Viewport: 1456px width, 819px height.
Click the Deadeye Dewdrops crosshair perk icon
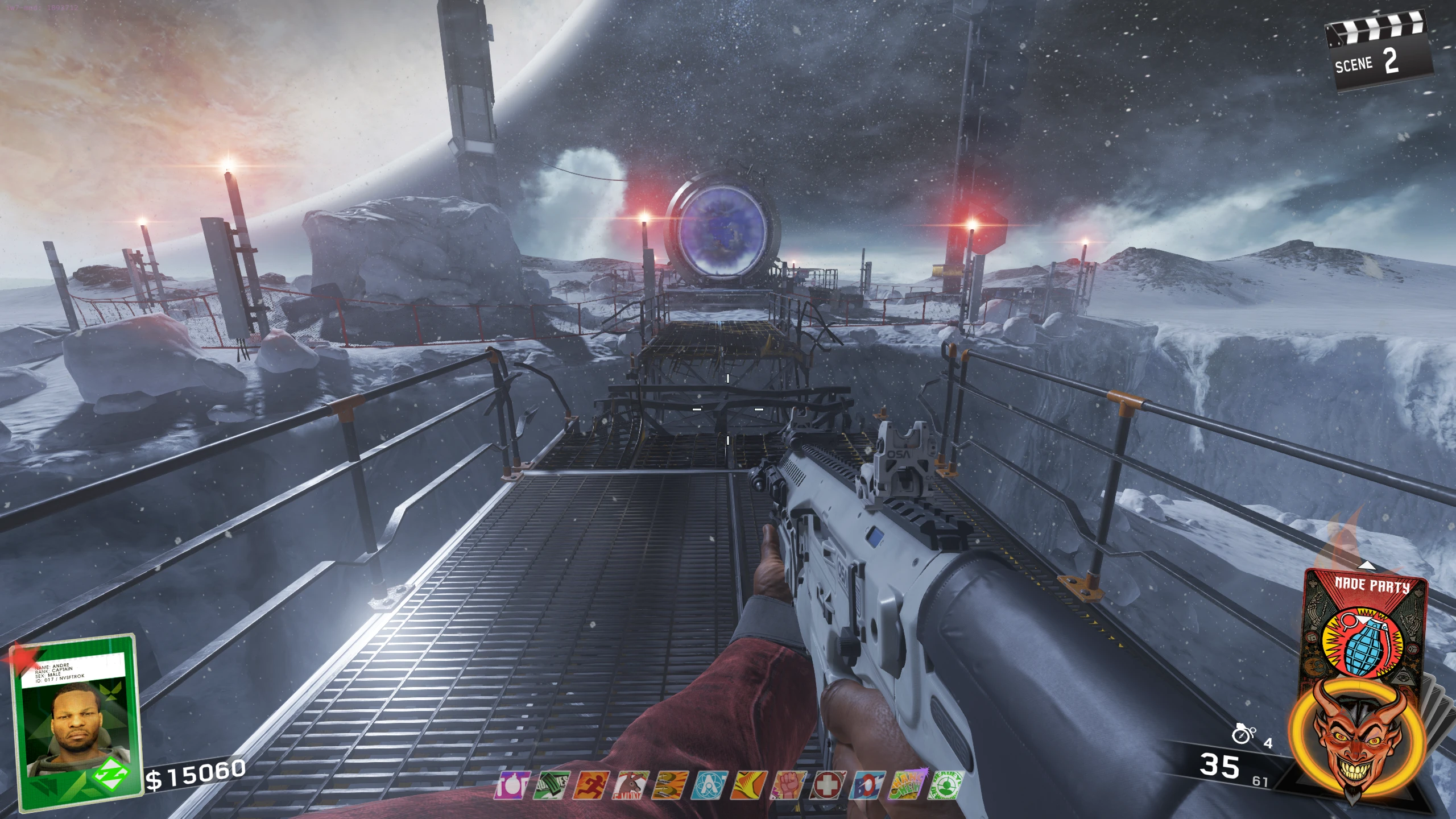pyautogui.click(x=946, y=785)
